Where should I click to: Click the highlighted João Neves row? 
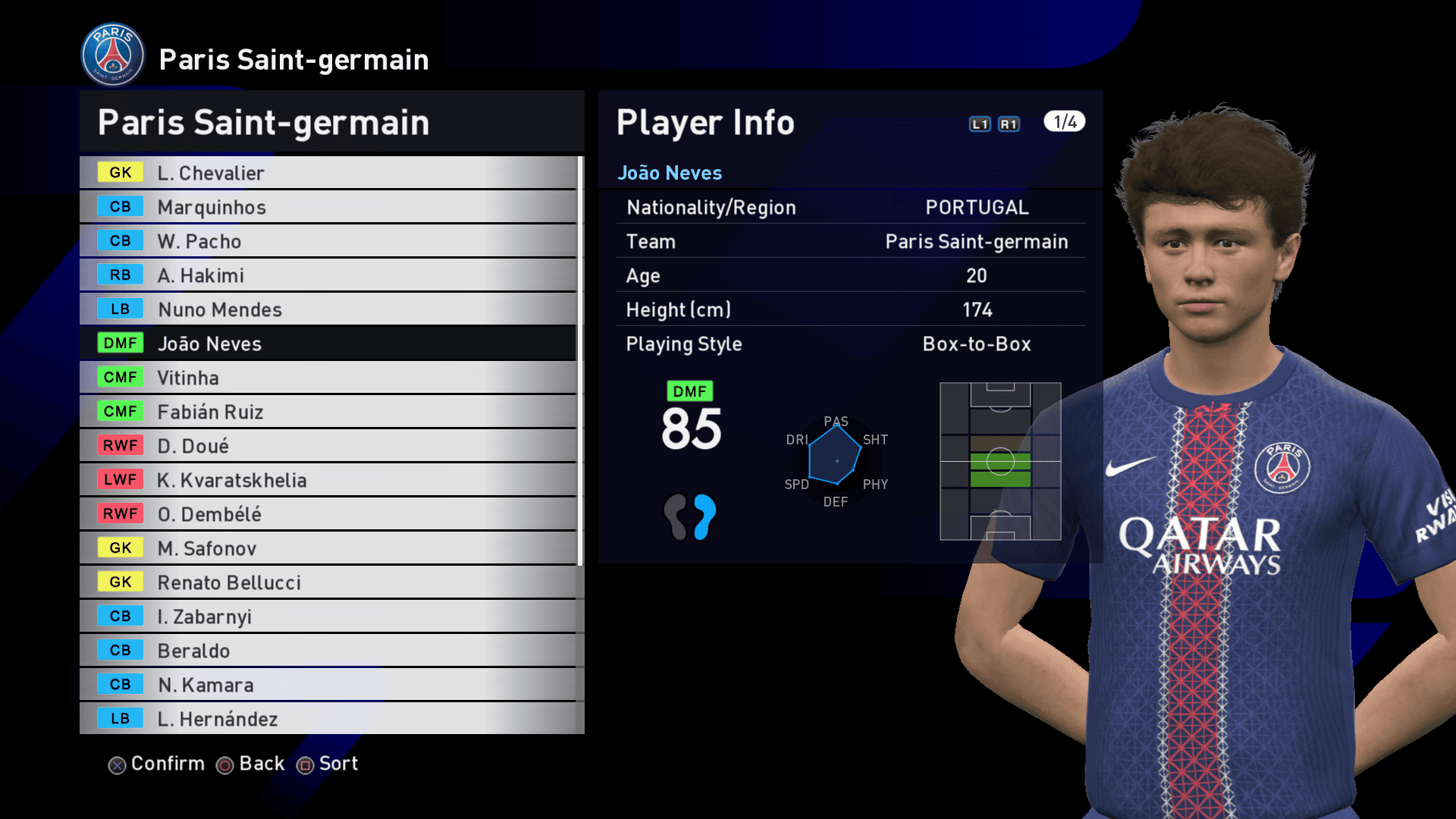click(328, 344)
